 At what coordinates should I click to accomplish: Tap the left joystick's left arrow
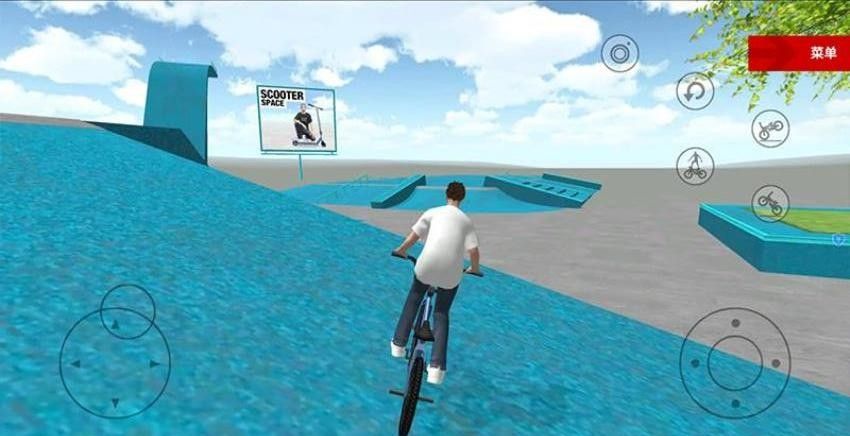73,364
